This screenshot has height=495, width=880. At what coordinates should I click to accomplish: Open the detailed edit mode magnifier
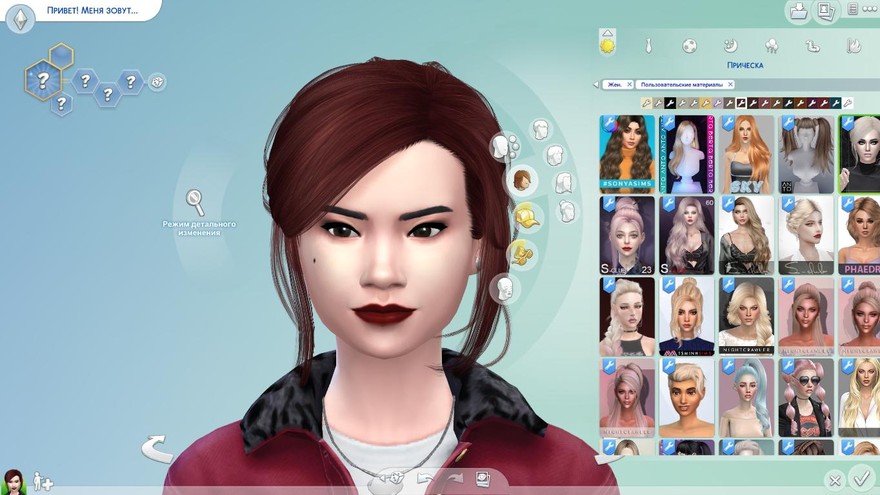[x=196, y=202]
